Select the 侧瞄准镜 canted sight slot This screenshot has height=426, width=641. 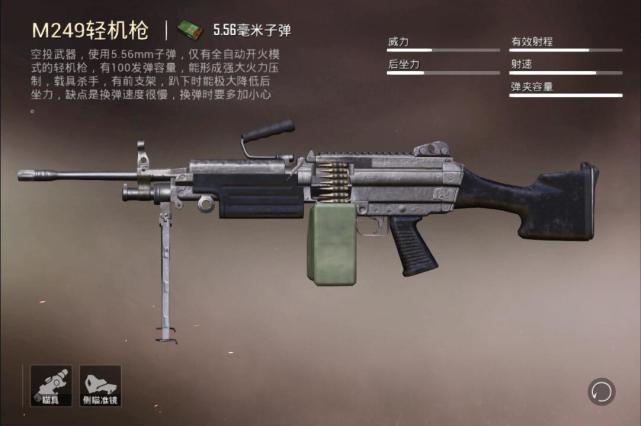(100, 384)
